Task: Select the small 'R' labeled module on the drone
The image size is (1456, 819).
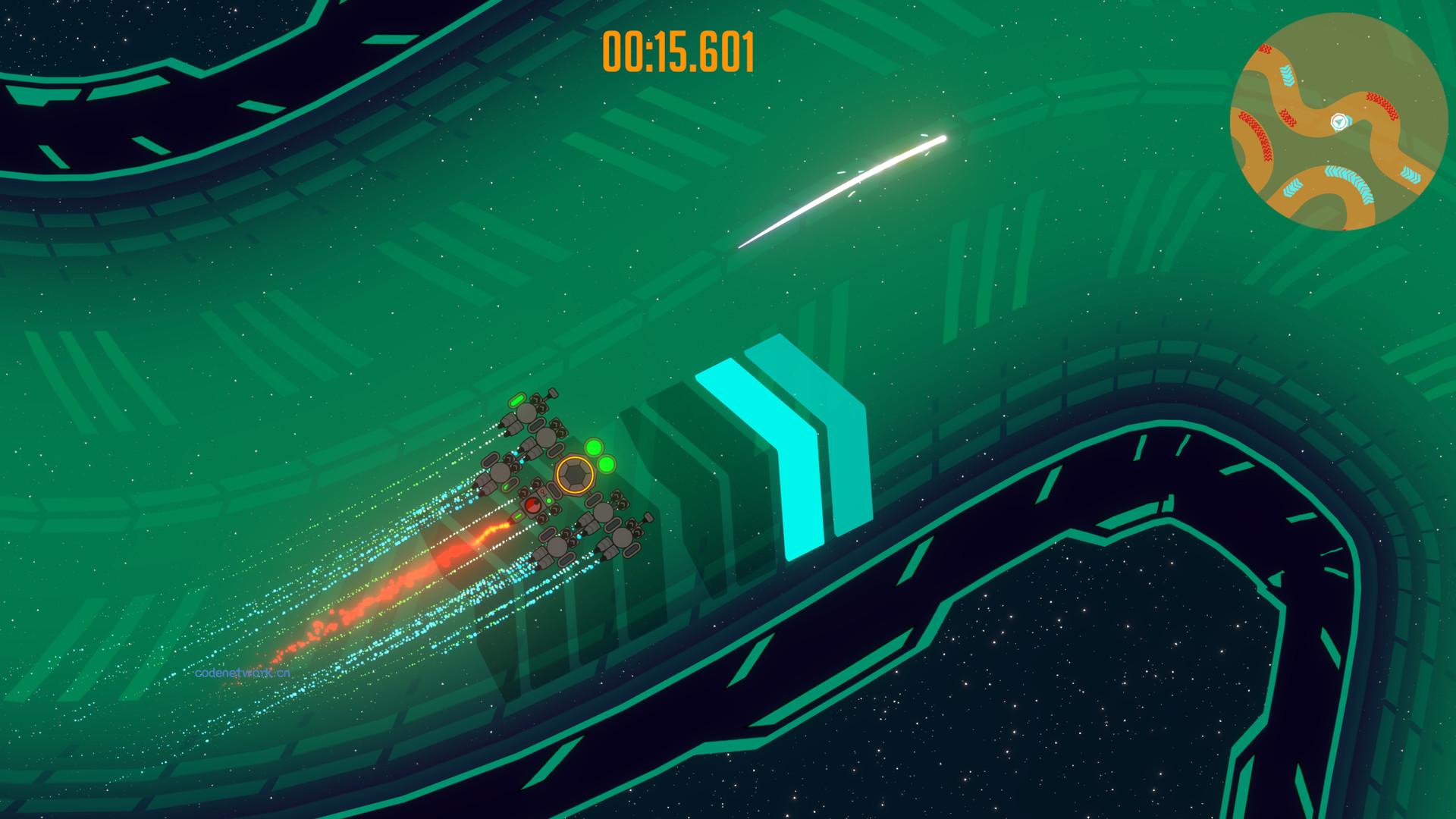Action: click(x=541, y=491)
